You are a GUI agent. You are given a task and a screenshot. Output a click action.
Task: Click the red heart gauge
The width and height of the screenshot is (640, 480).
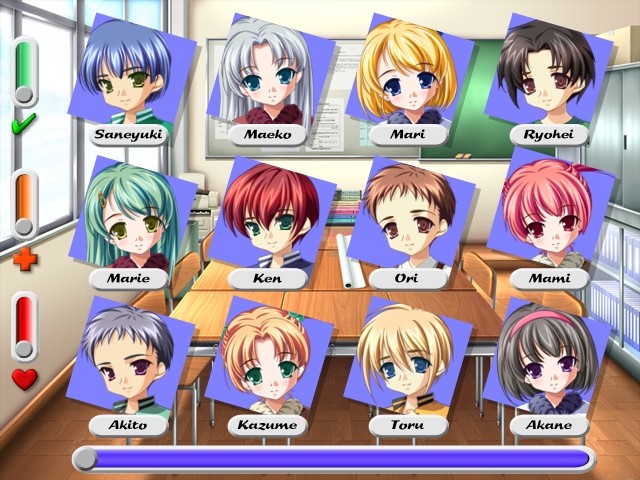pos(24,327)
